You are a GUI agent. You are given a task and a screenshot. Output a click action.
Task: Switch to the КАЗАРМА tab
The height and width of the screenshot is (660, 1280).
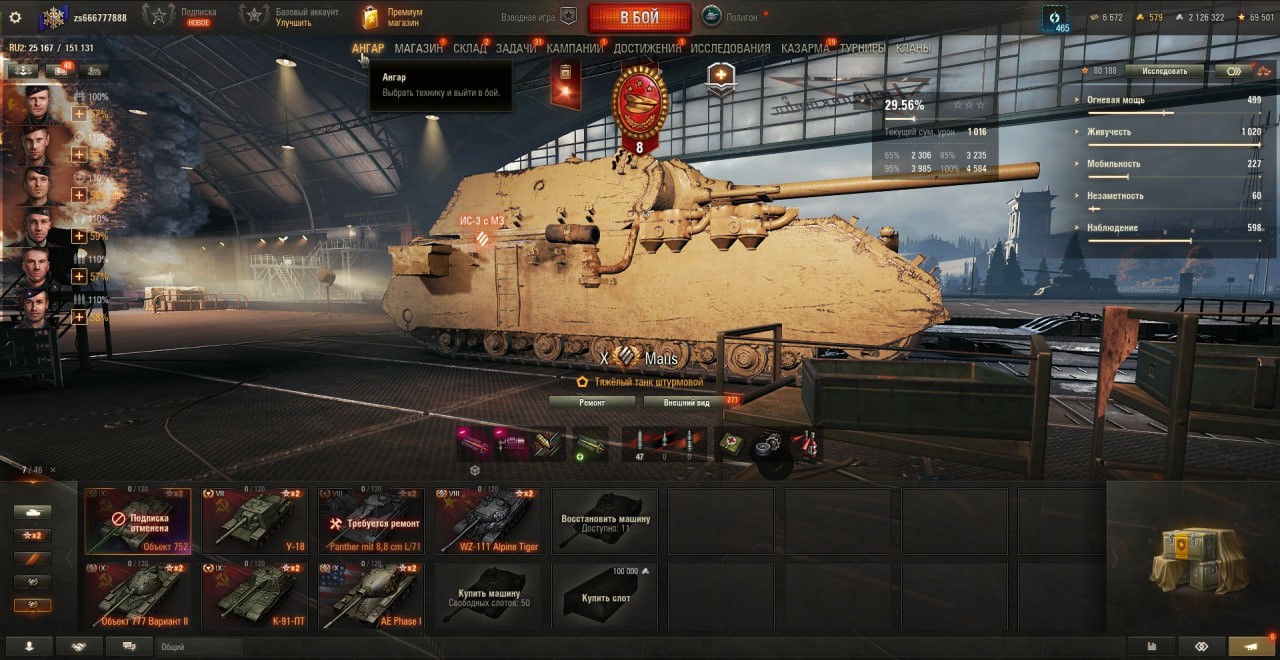805,48
